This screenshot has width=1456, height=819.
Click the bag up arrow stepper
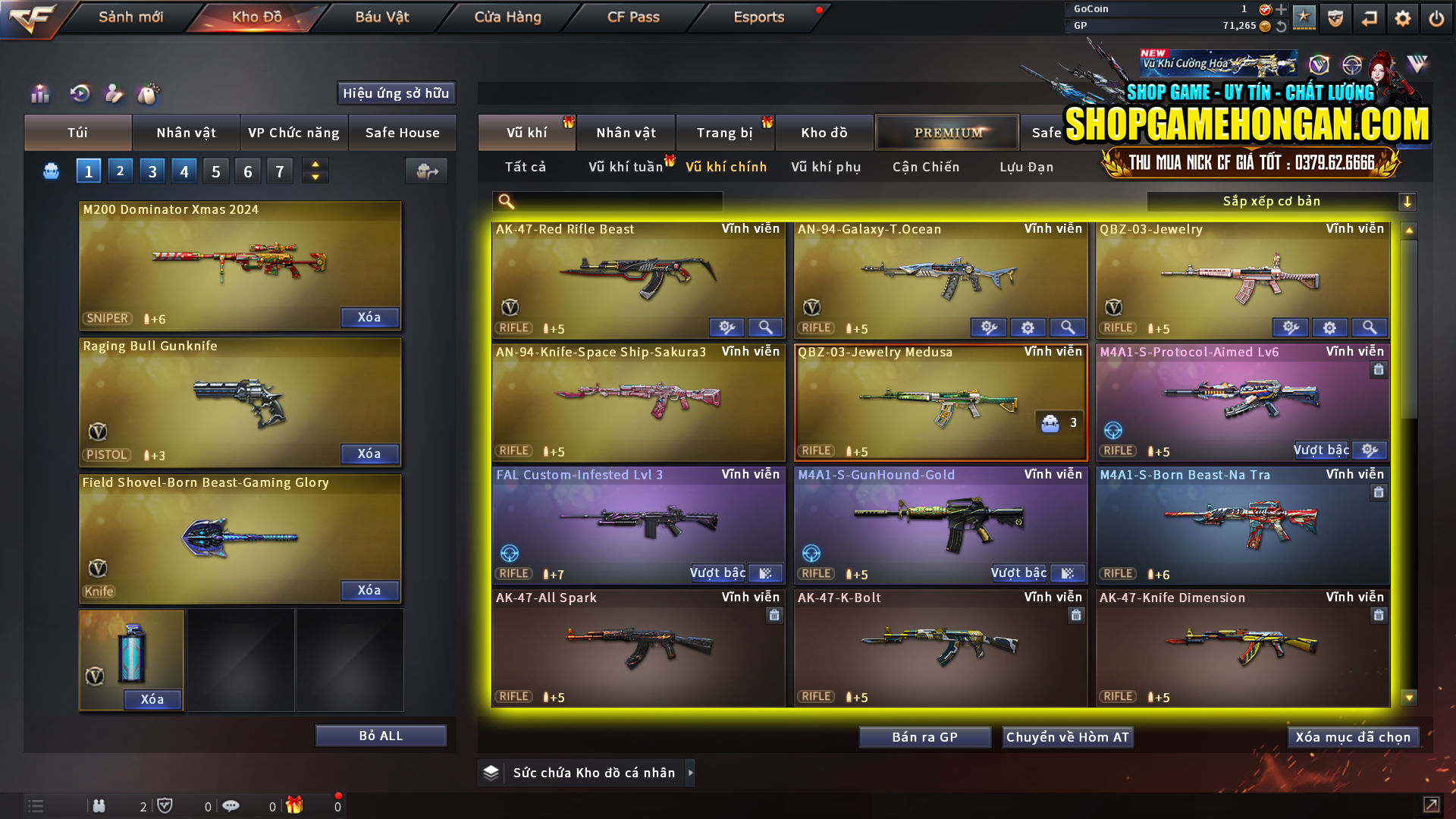pyautogui.click(x=315, y=165)
